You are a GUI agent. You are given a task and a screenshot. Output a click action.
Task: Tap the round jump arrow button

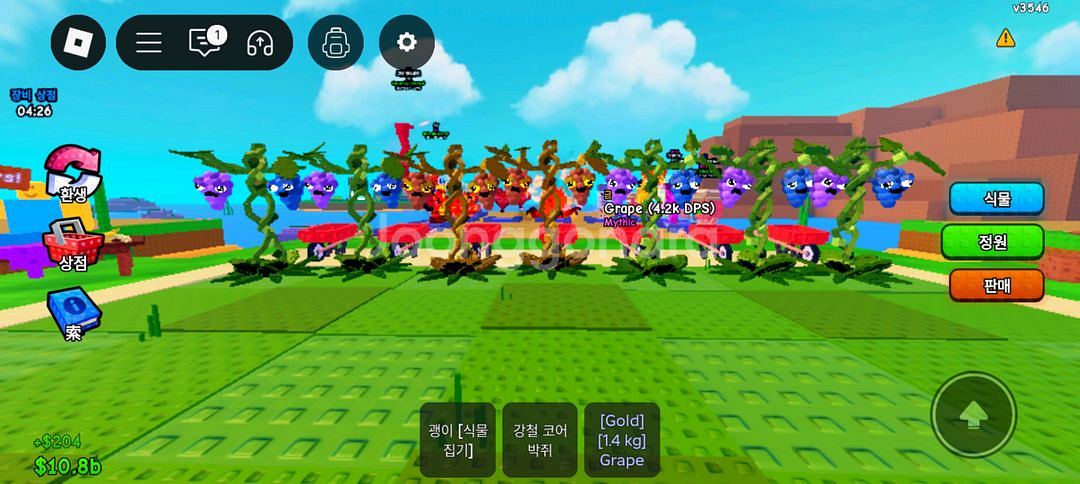(x=973, y=415)
